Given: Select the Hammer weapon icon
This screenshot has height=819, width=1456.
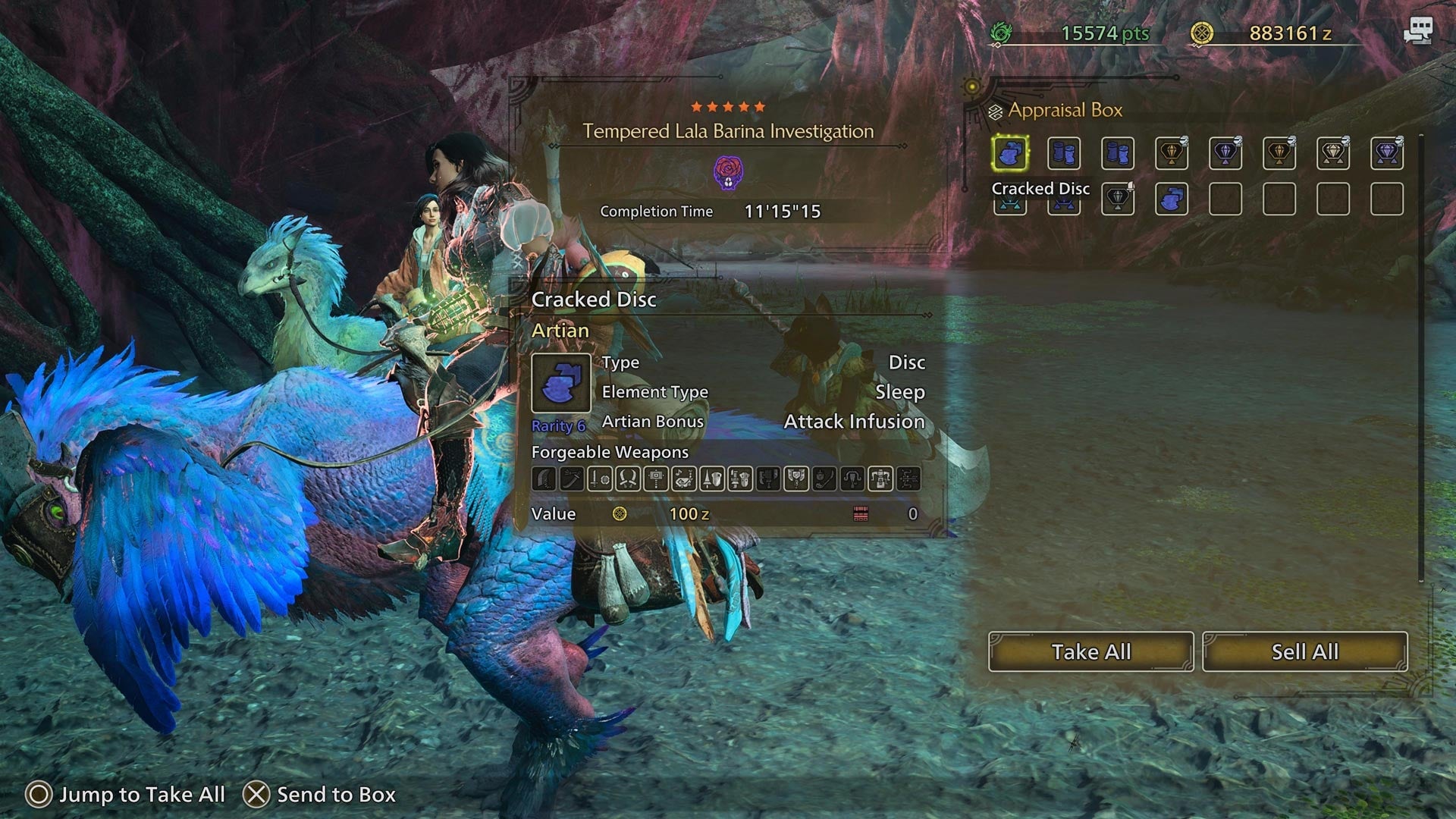Looking at the screenshot, I should (x=654, y=479).
